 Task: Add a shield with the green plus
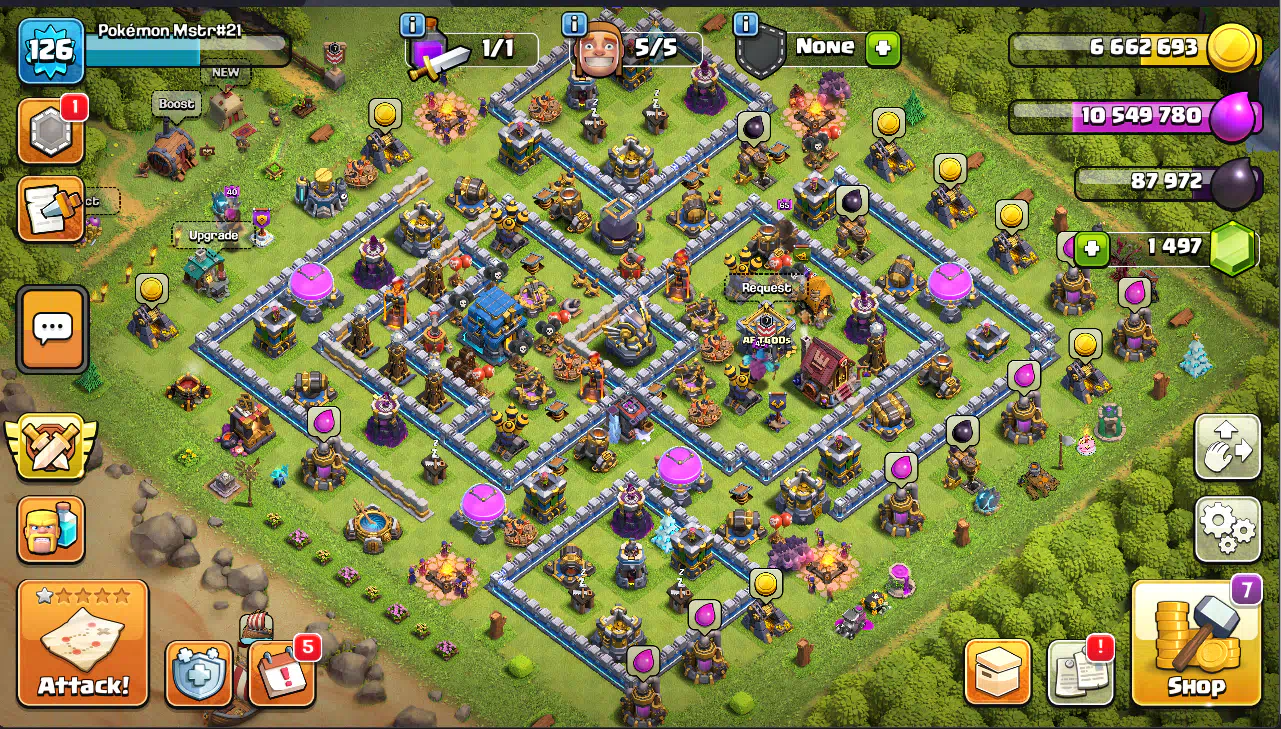(883, 47)
